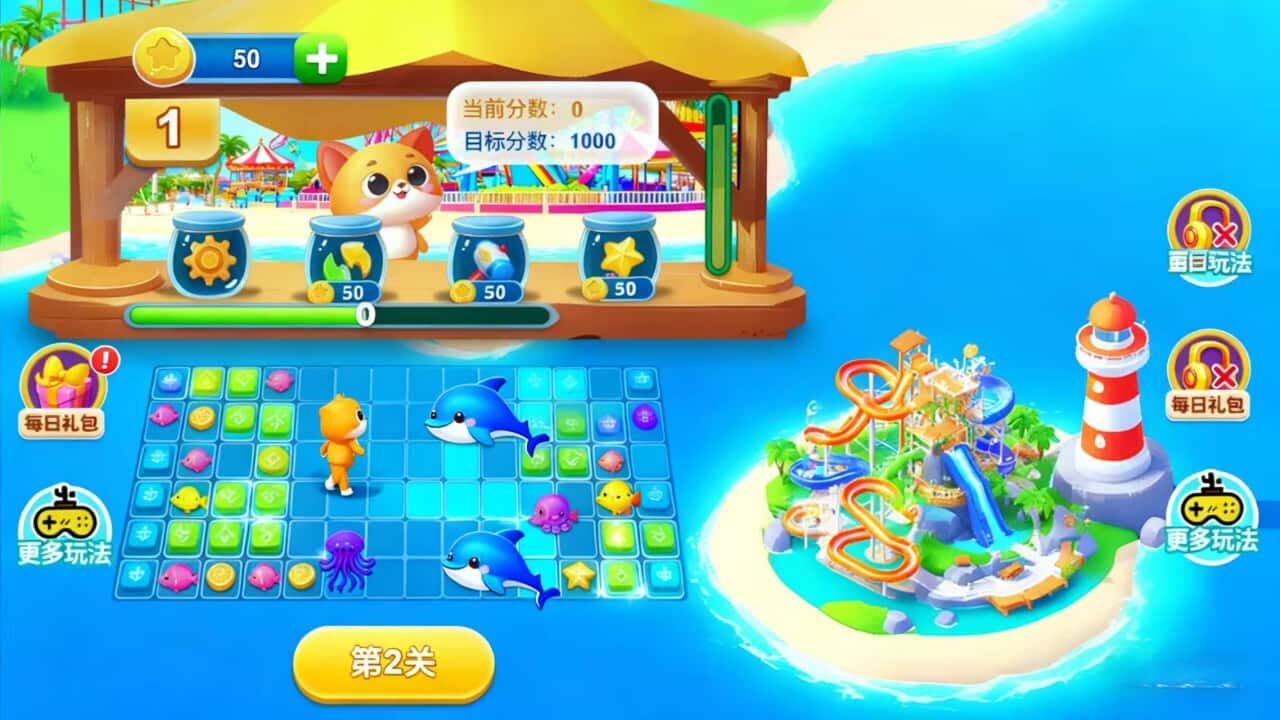
Task: Open the settings gear jar
Action: pos(209,257)
